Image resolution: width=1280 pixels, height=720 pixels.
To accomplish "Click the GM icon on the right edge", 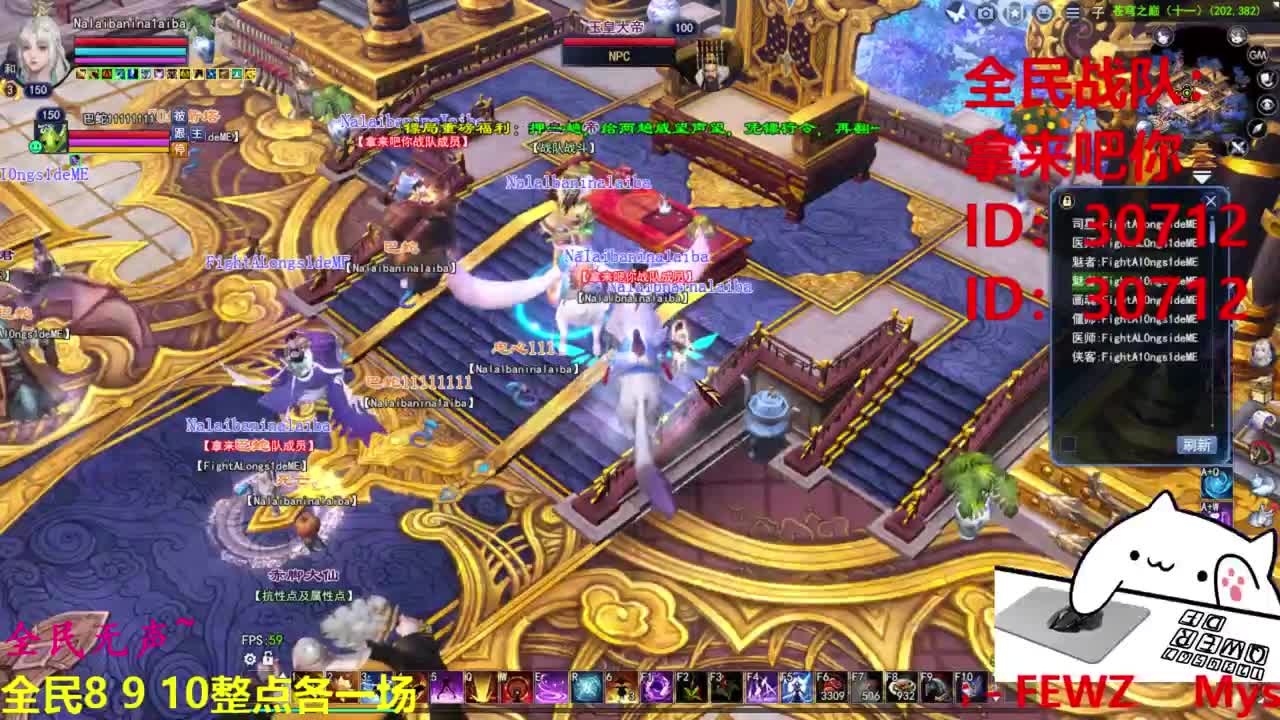I will pos(1256,56).
